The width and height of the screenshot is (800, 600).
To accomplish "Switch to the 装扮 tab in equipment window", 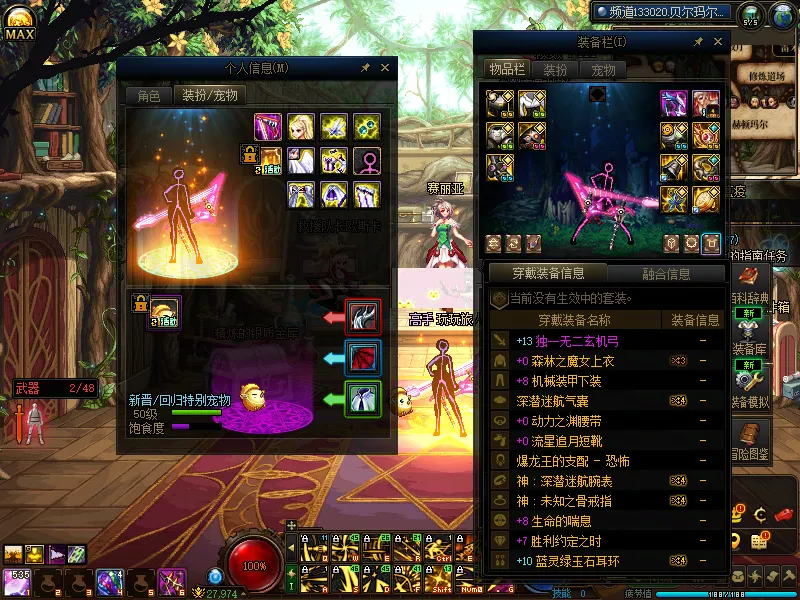I will (555, 70).
